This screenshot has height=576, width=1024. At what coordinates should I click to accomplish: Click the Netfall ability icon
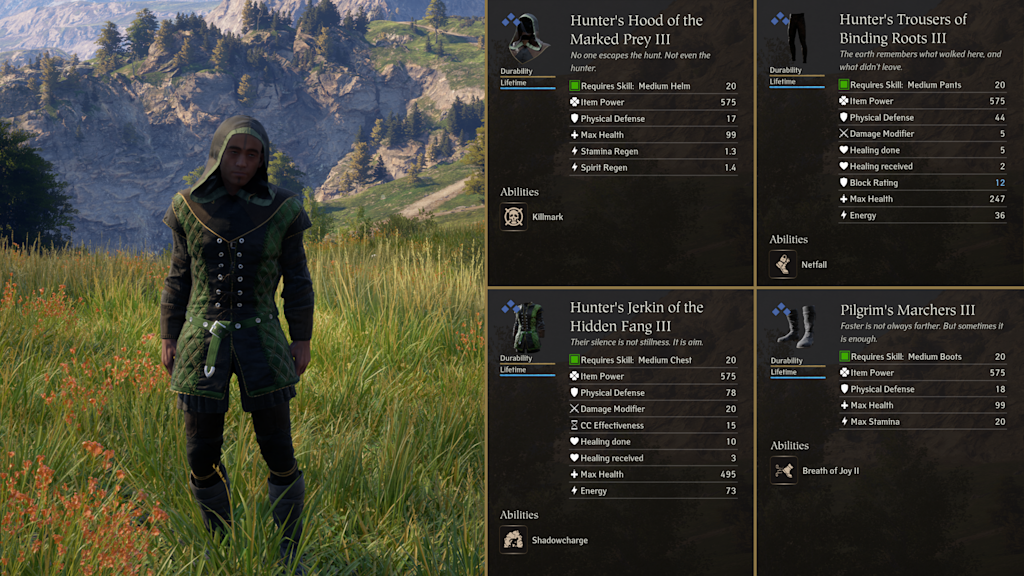(x=783, y=265)
